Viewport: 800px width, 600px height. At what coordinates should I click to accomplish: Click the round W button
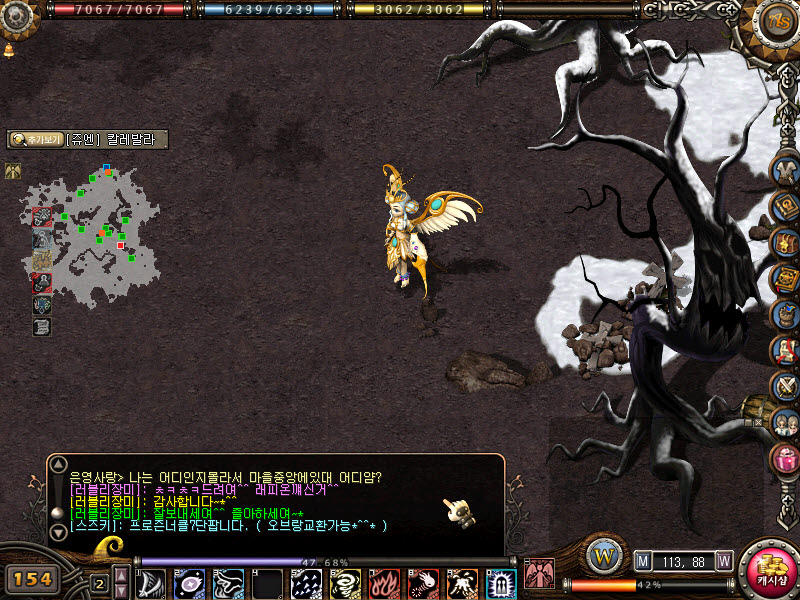pos(603,553)
